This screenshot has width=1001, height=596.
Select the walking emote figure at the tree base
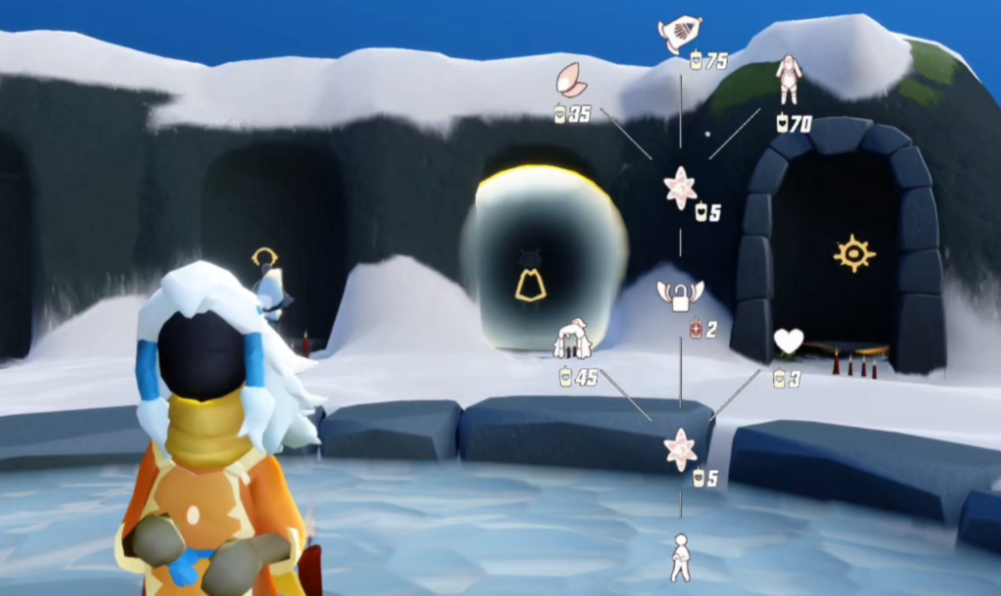tap(680, 557)
